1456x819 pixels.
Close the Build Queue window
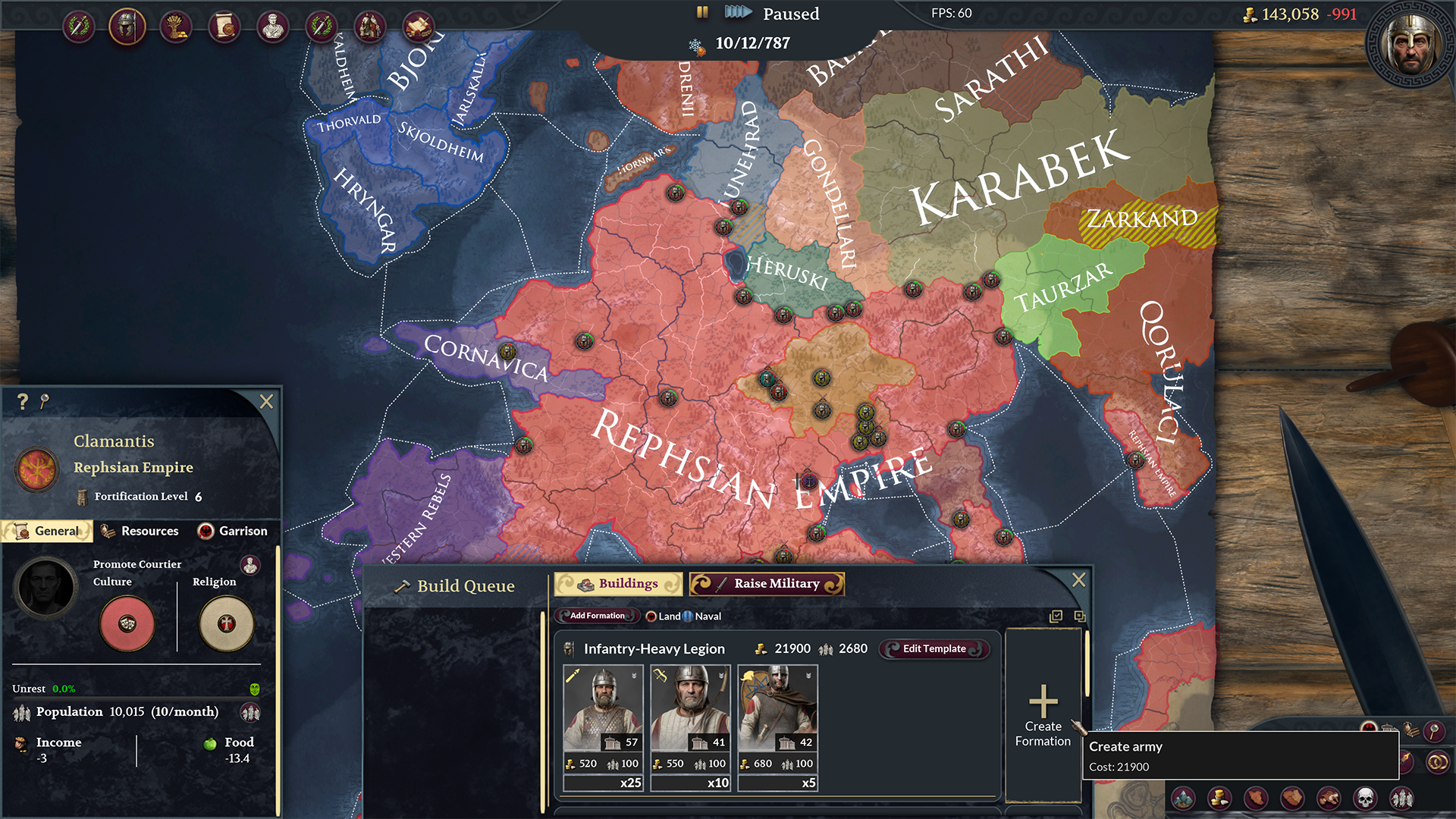pyautogui.click(x=1078, y=580)
